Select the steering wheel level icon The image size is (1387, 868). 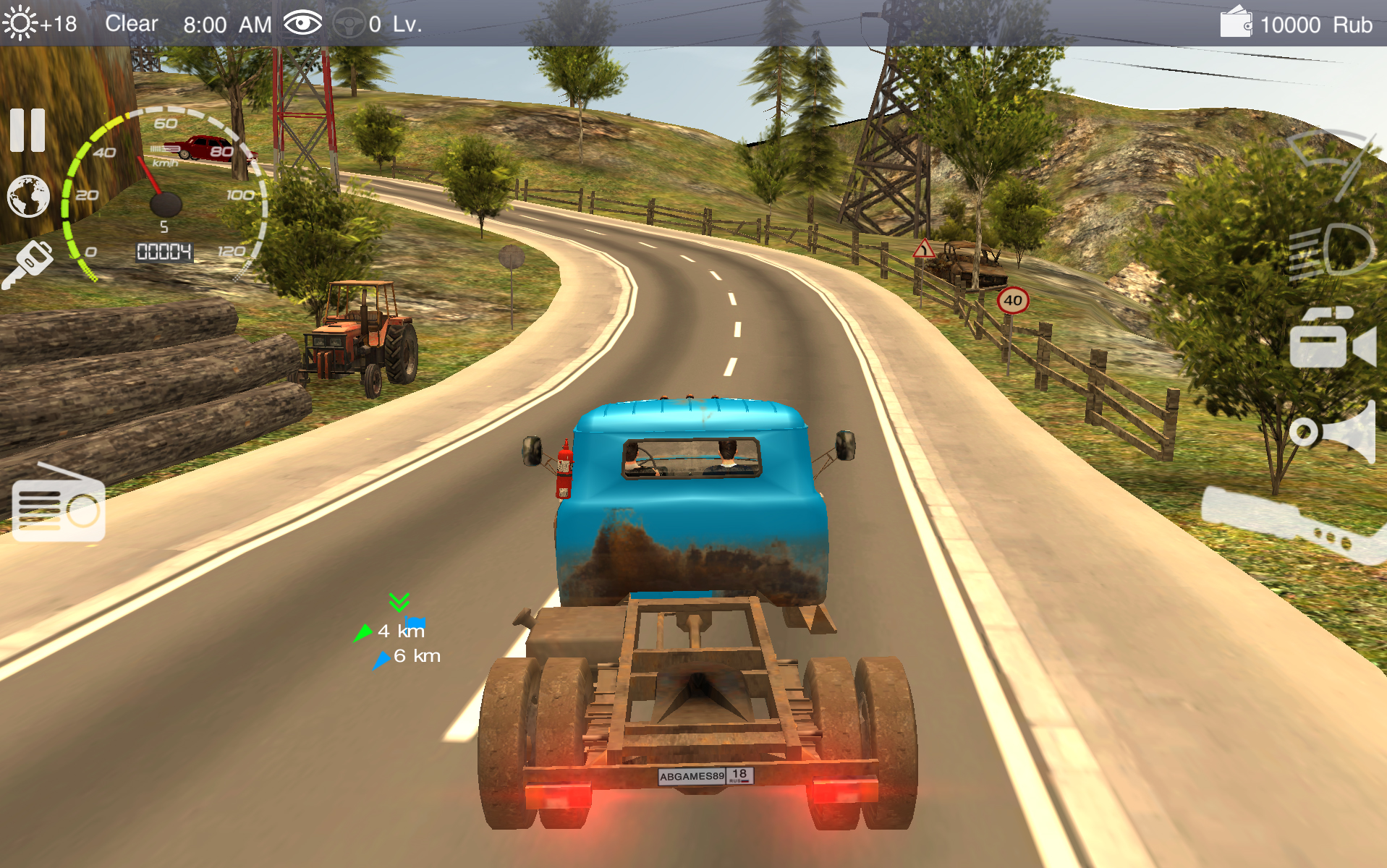coord(349,24)
